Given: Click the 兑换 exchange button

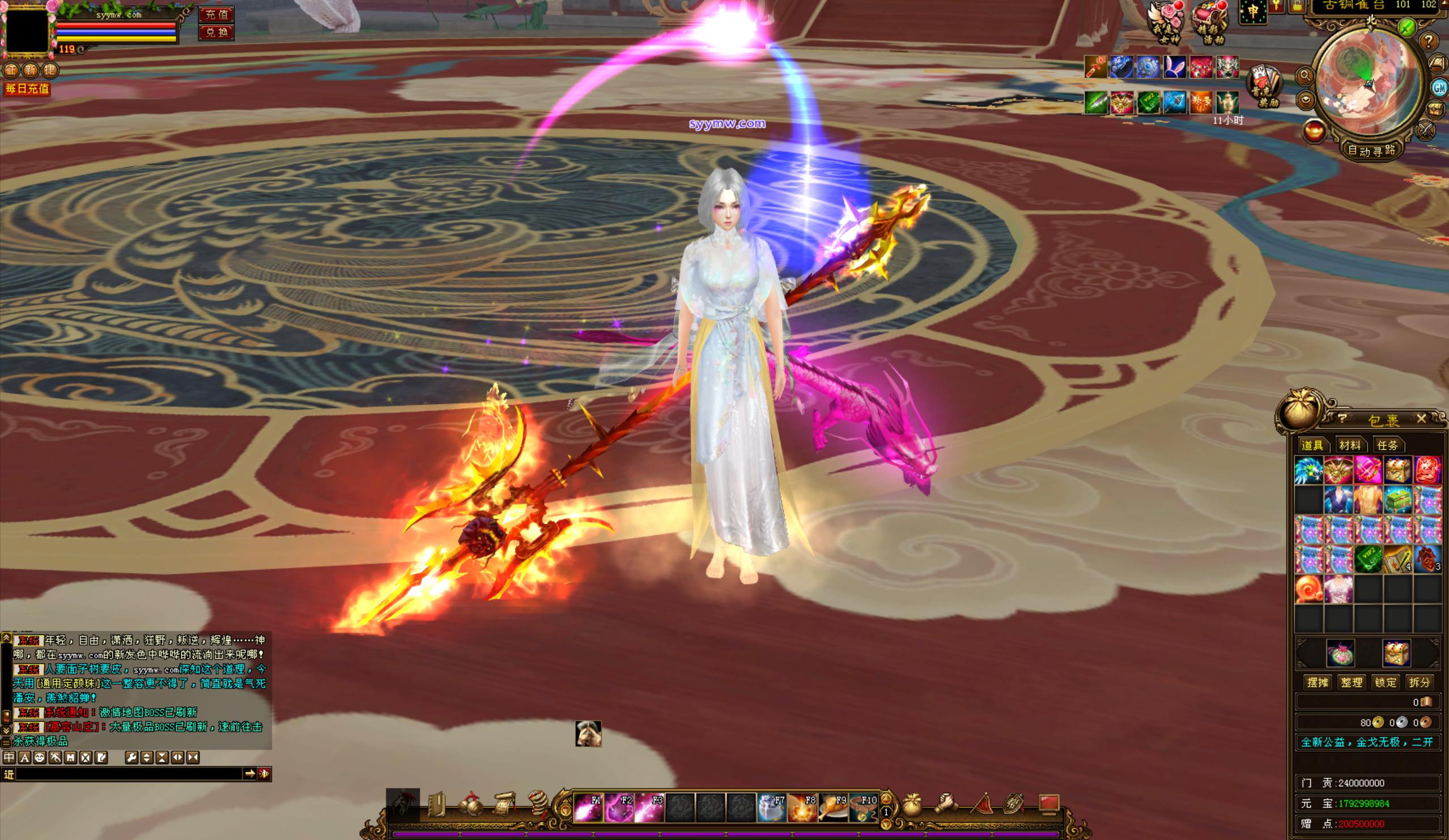Looking at the screenshot, I should [216, 32].
